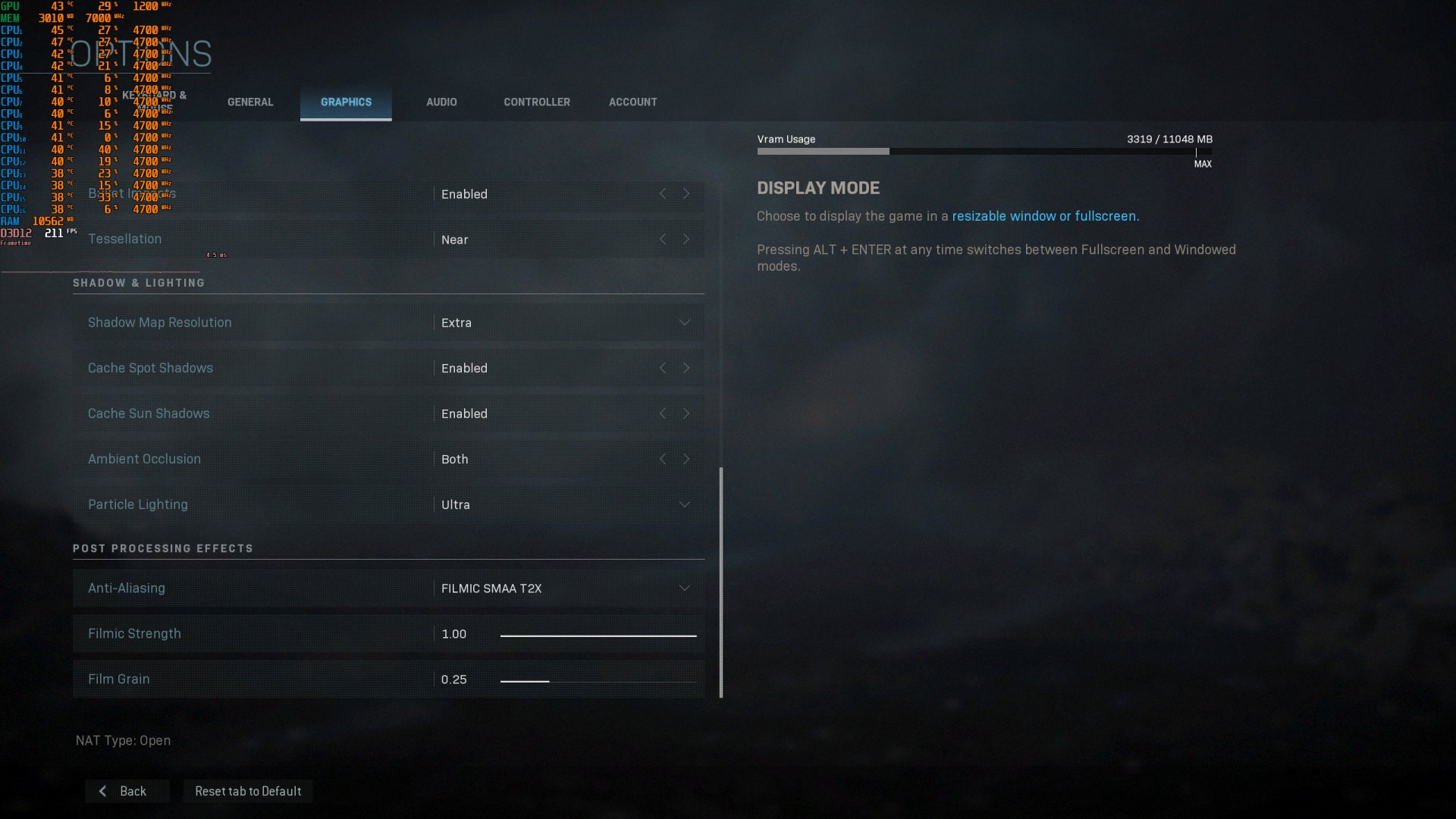The height and width of the screenshot is (819, 1456).
Task: Toggle Cache Sun Shadows off
Action: point(686,413)
